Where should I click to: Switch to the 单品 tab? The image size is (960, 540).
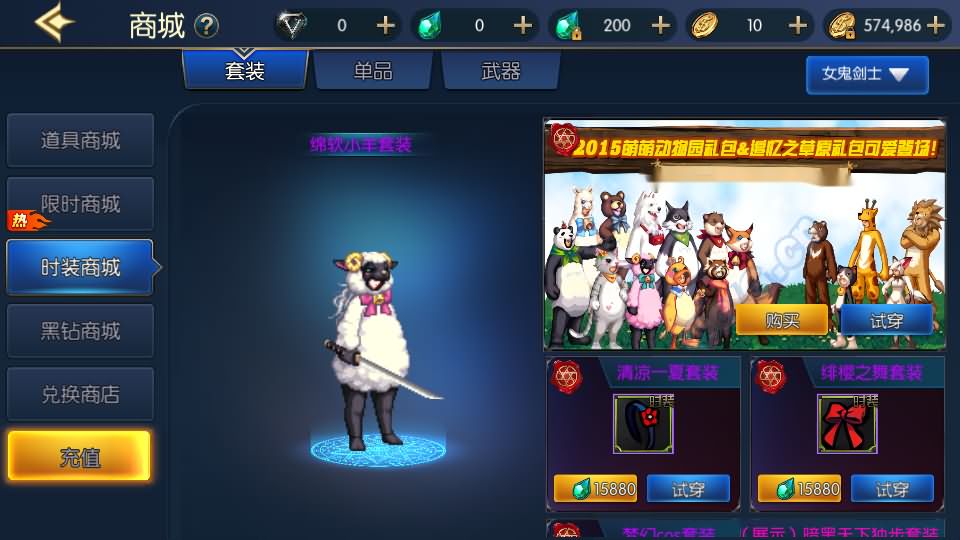pyautogui.click(x=373, y=71)
